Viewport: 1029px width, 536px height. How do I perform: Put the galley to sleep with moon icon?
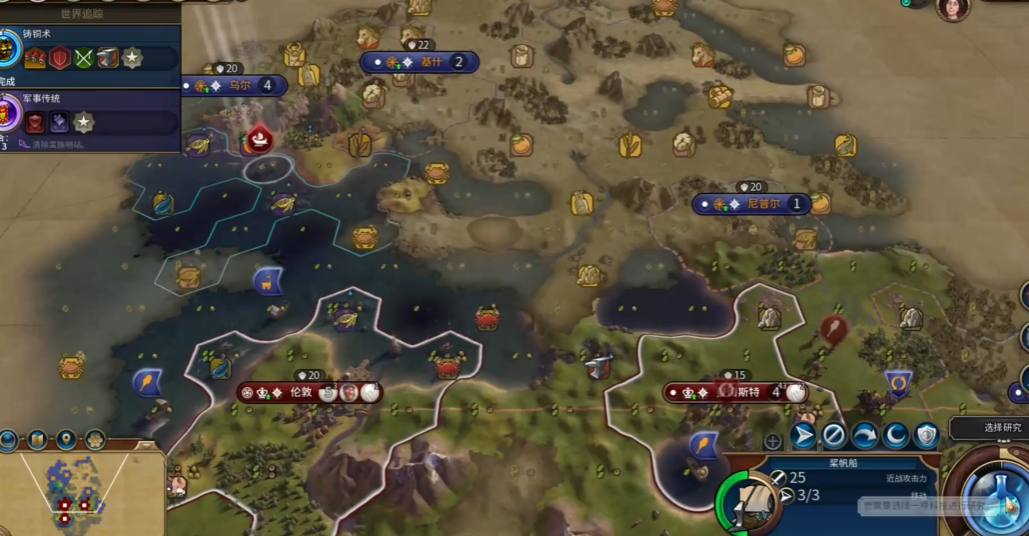pyautogui.click(x=896, y=436)
